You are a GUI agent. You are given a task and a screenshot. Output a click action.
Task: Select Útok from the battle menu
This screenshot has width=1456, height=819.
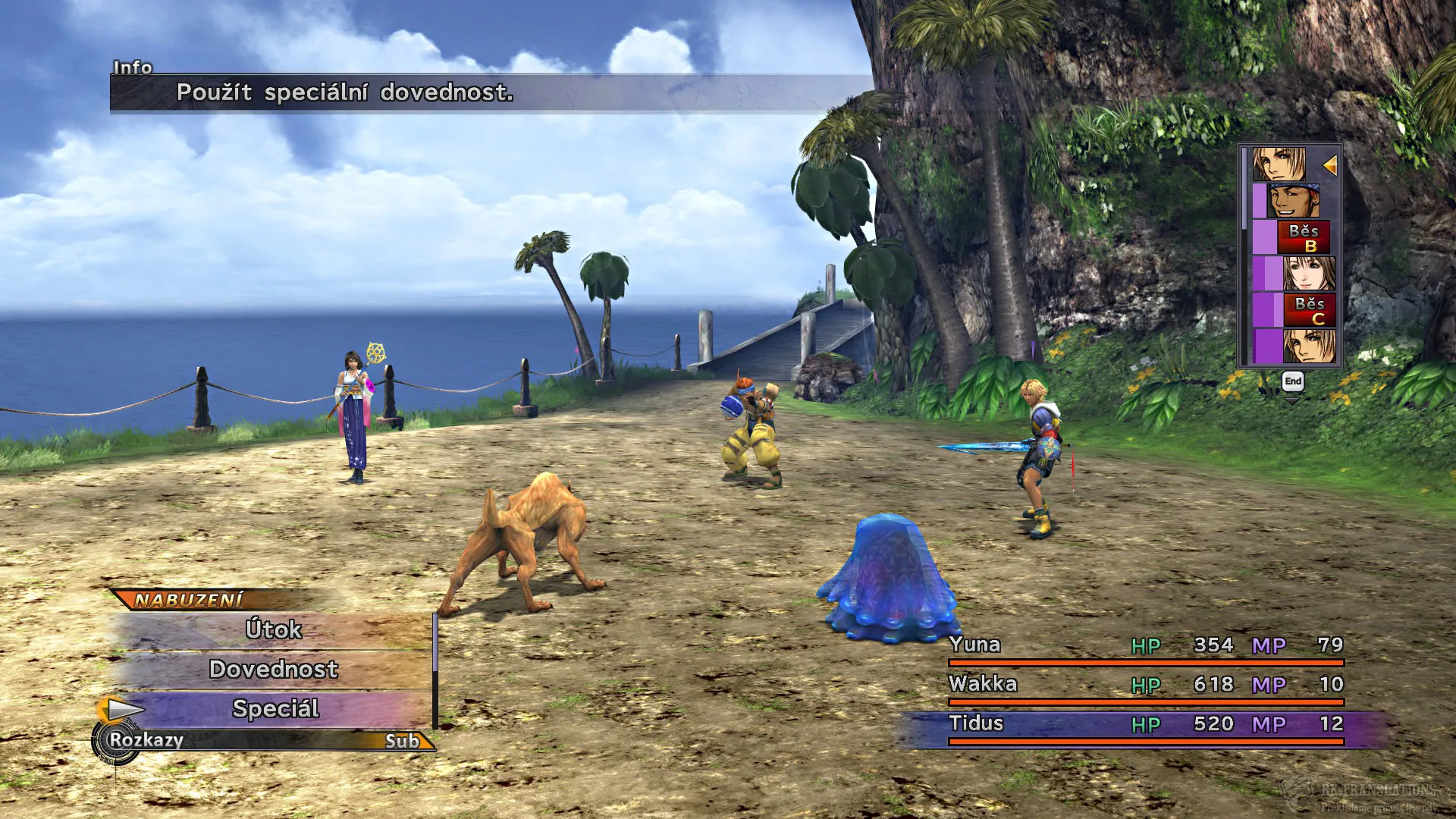click(275, 630)
